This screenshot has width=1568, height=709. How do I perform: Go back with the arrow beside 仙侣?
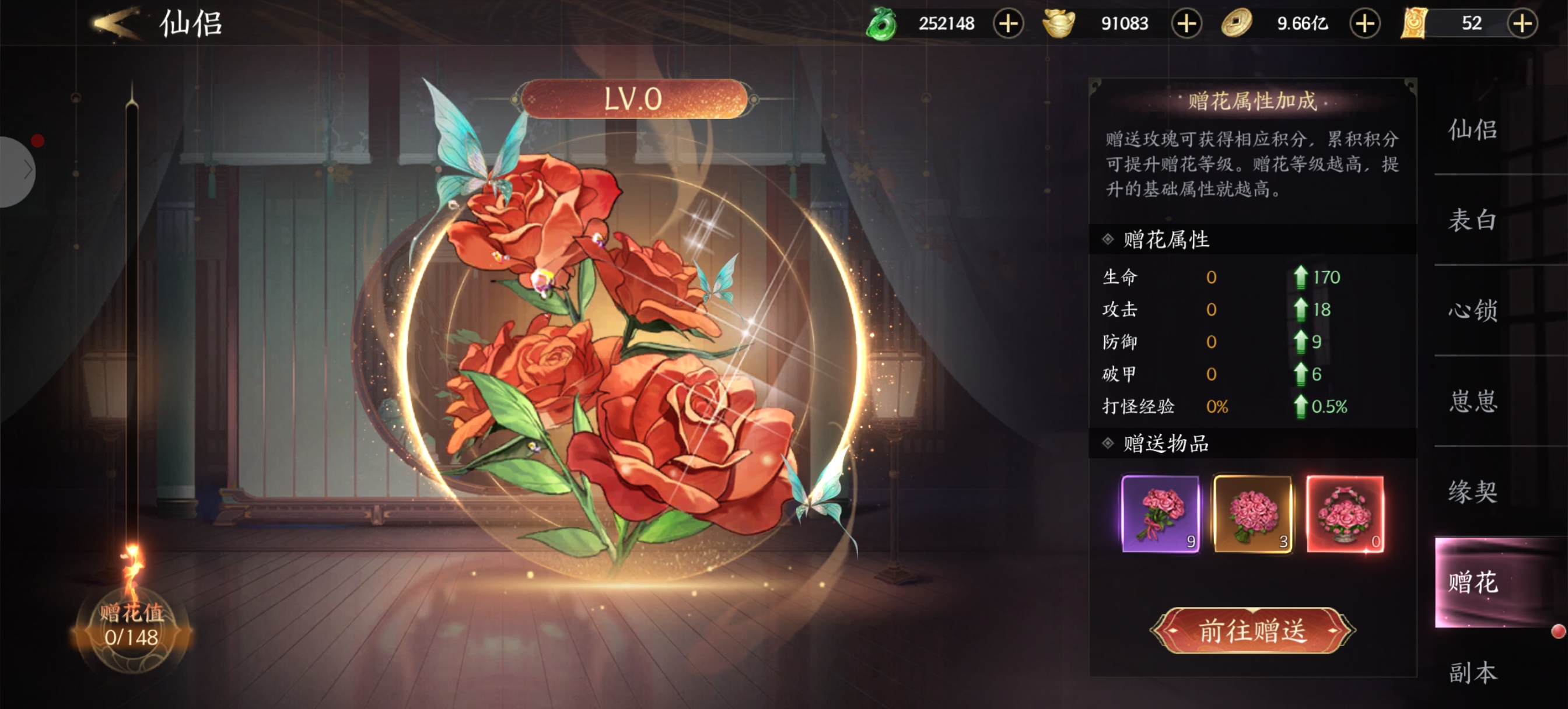(116, 23)
